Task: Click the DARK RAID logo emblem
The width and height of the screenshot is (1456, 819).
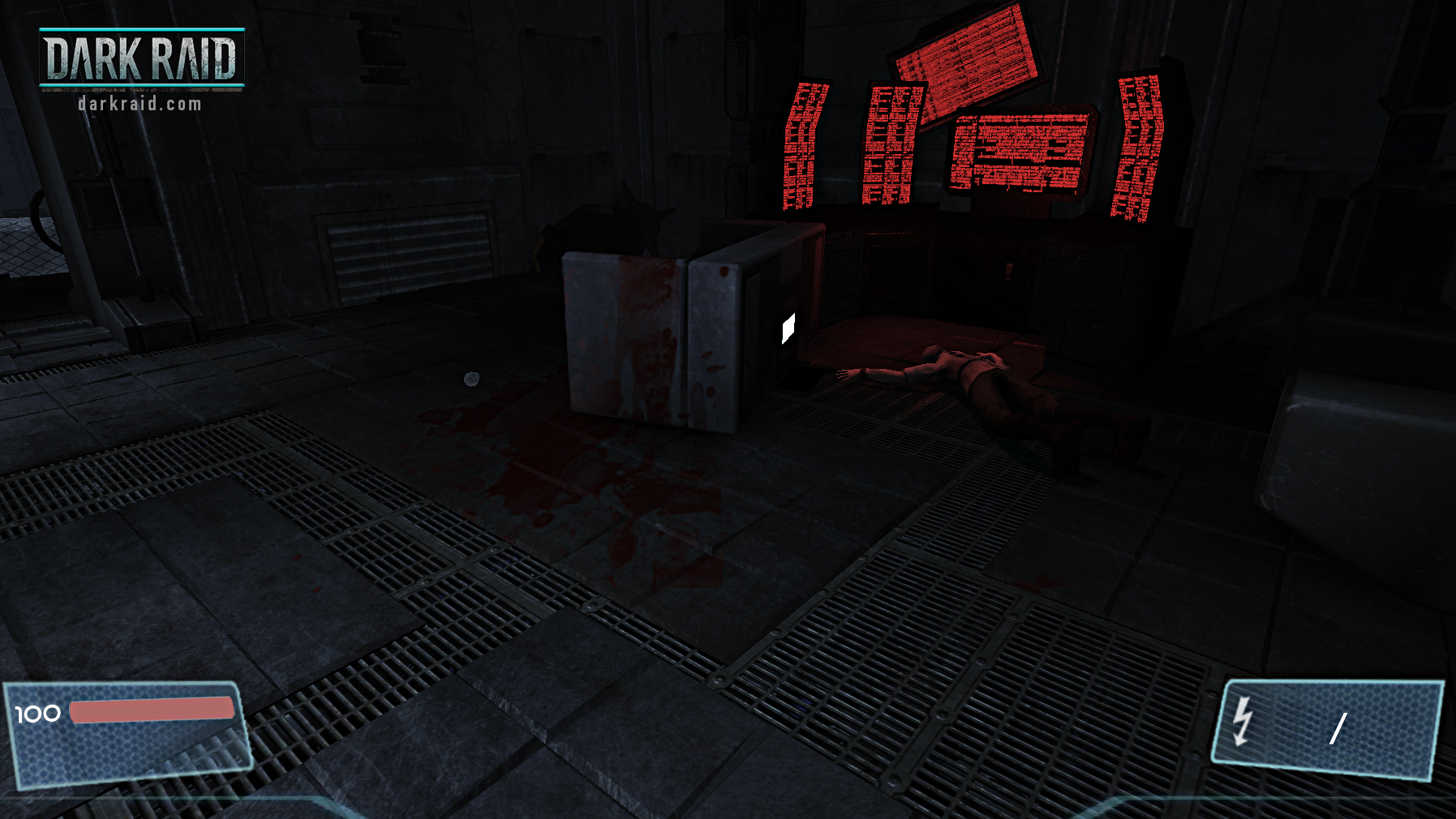Action: click(x=142, y=57)
